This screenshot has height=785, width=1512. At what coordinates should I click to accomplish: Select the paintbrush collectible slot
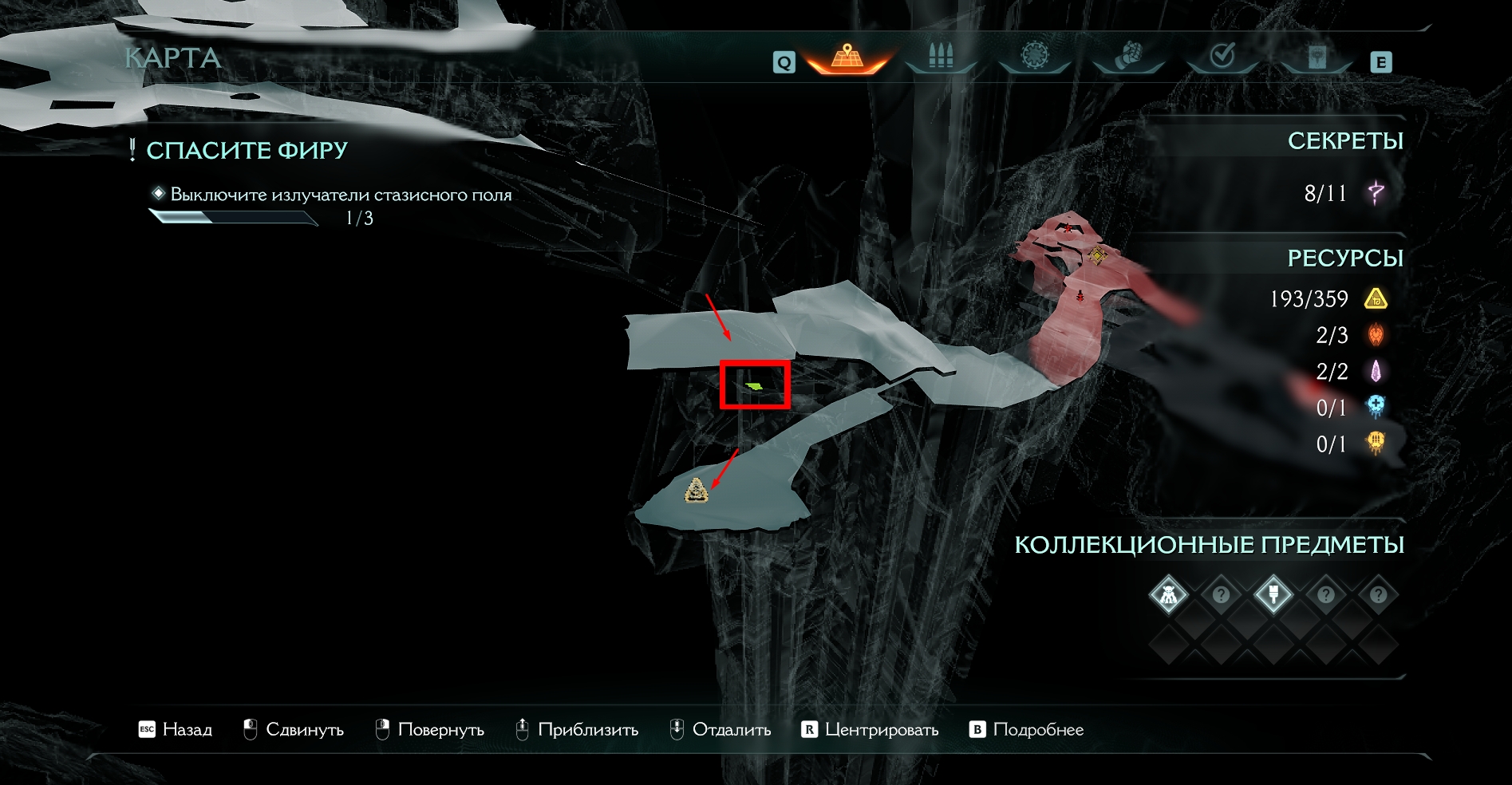pos(1273,594)
